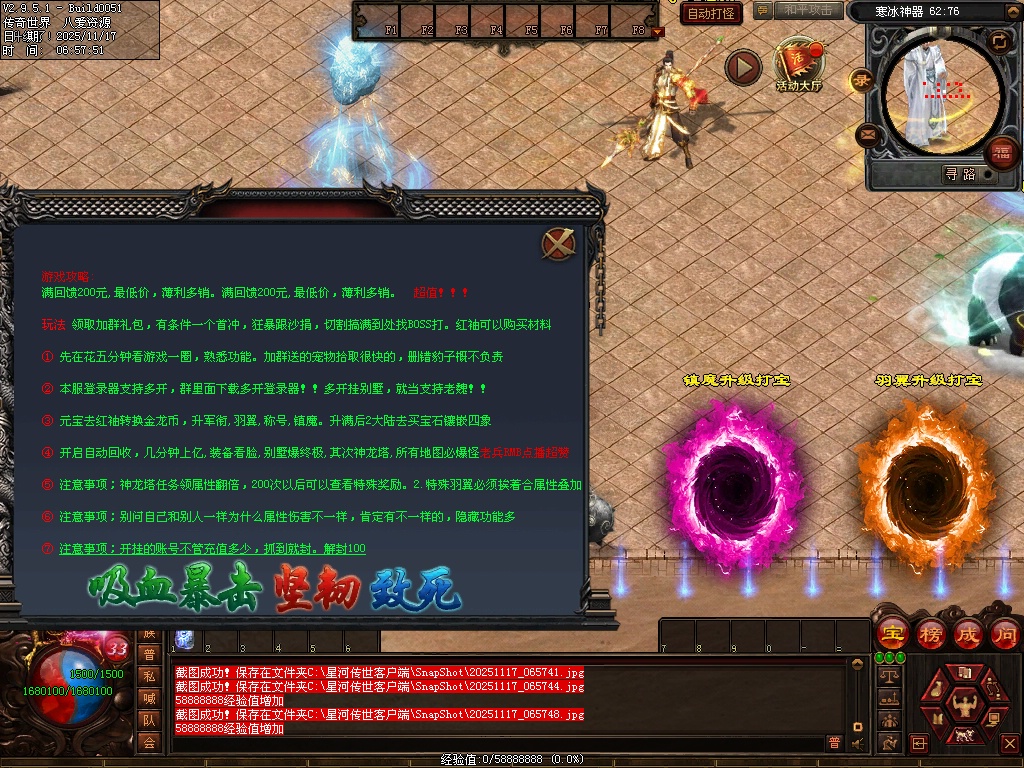
Task: Click the minimap switch arrows button
Action: (998, 41)
